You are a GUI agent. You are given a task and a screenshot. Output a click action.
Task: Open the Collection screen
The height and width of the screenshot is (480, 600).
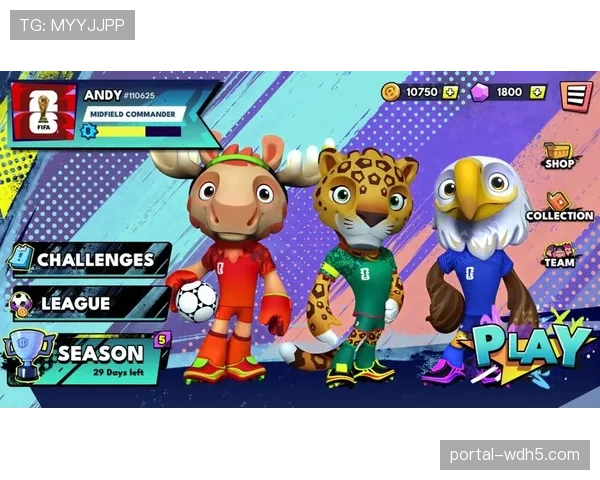pyautogui.click(x=559, y=207)
